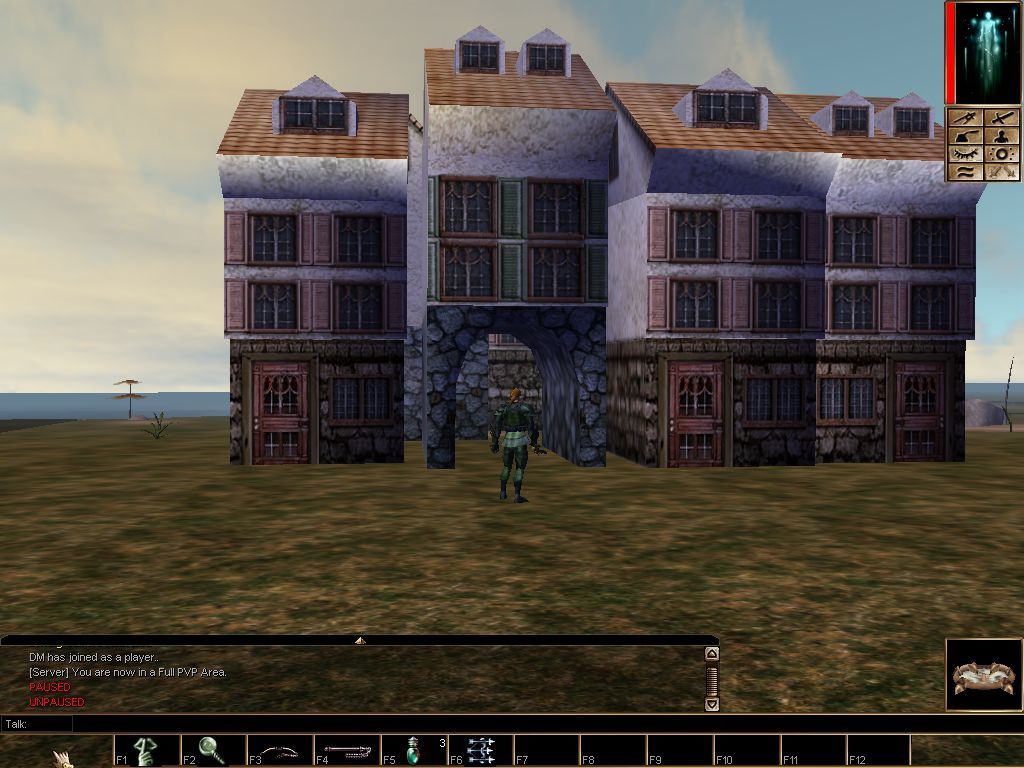Click into the Talk chat input field
Screen dimensions: 1024x768
tap(390, 723)
